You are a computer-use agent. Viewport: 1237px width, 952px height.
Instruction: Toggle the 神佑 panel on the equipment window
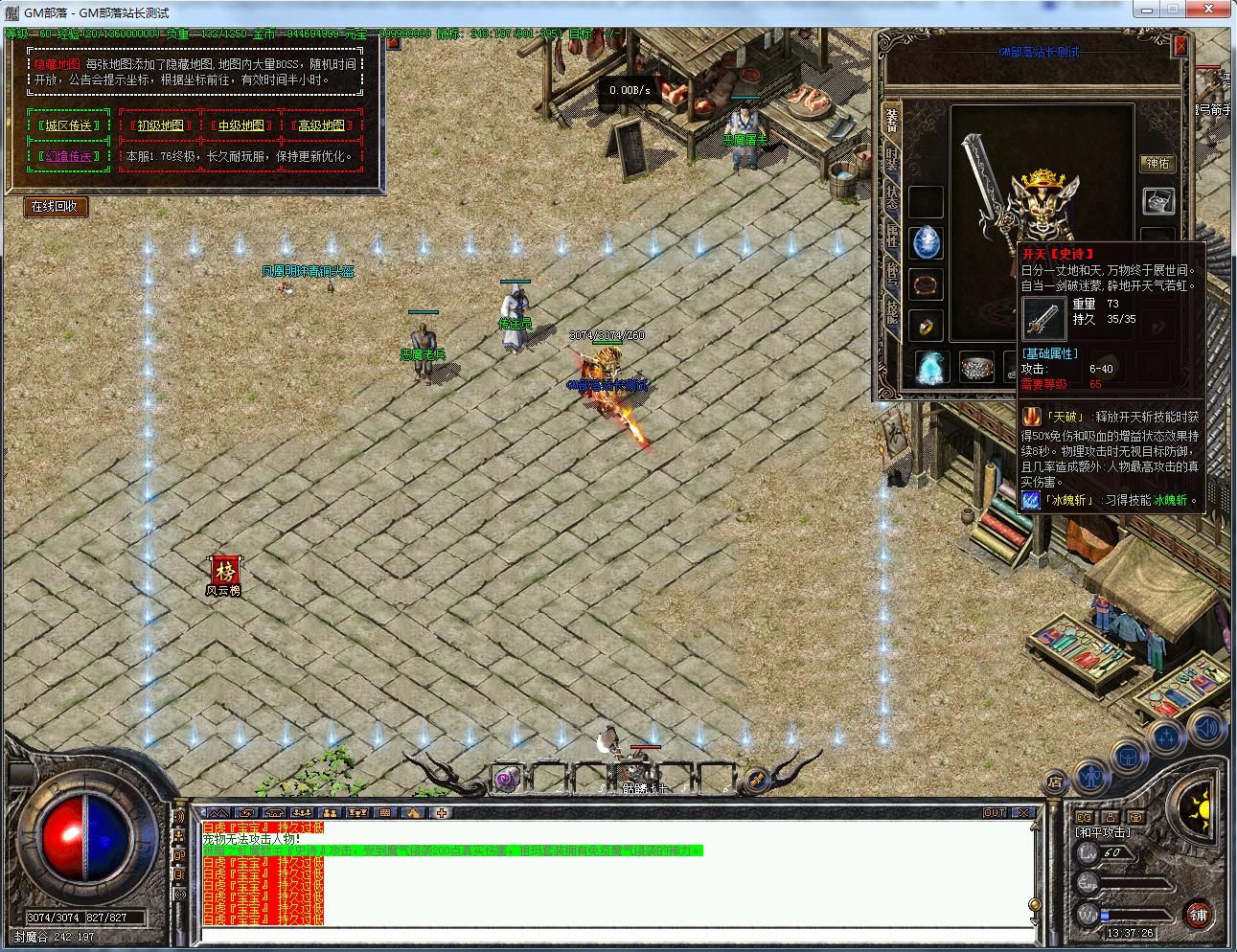[x=1159, y=163]
